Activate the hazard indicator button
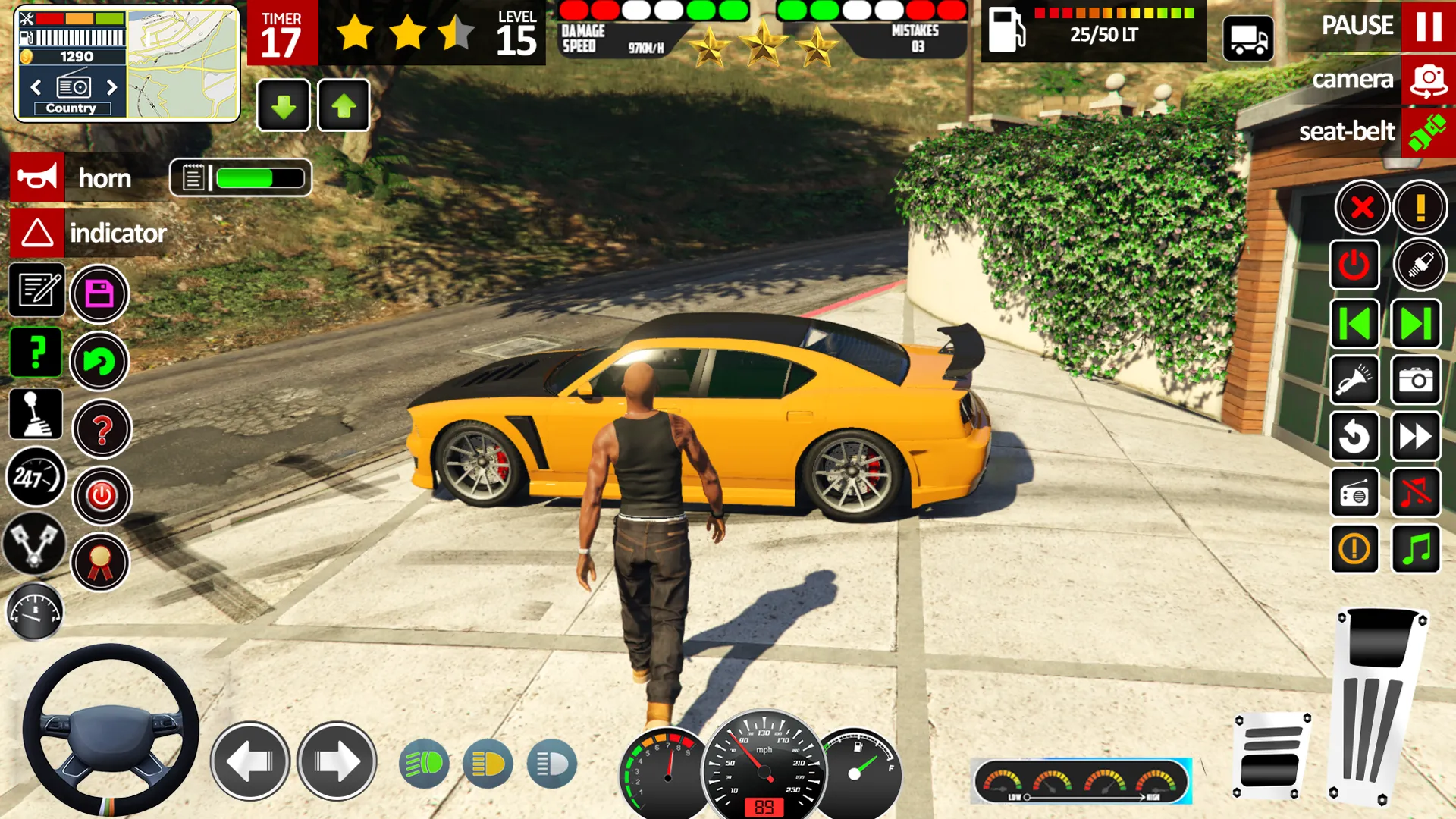1456x819 pixels. tap(35, 233)
